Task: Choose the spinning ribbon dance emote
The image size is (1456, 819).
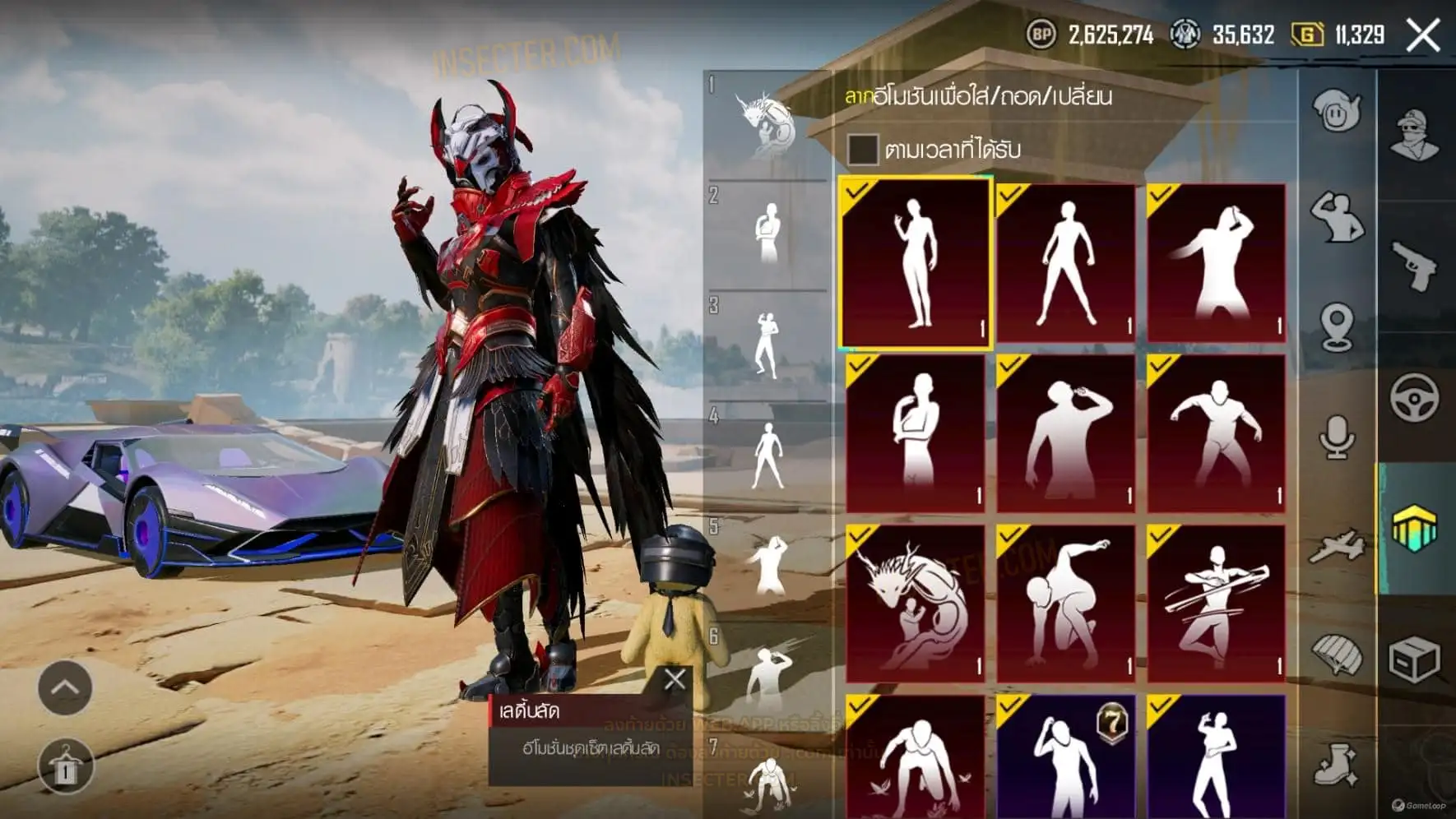Action: 1216,604
